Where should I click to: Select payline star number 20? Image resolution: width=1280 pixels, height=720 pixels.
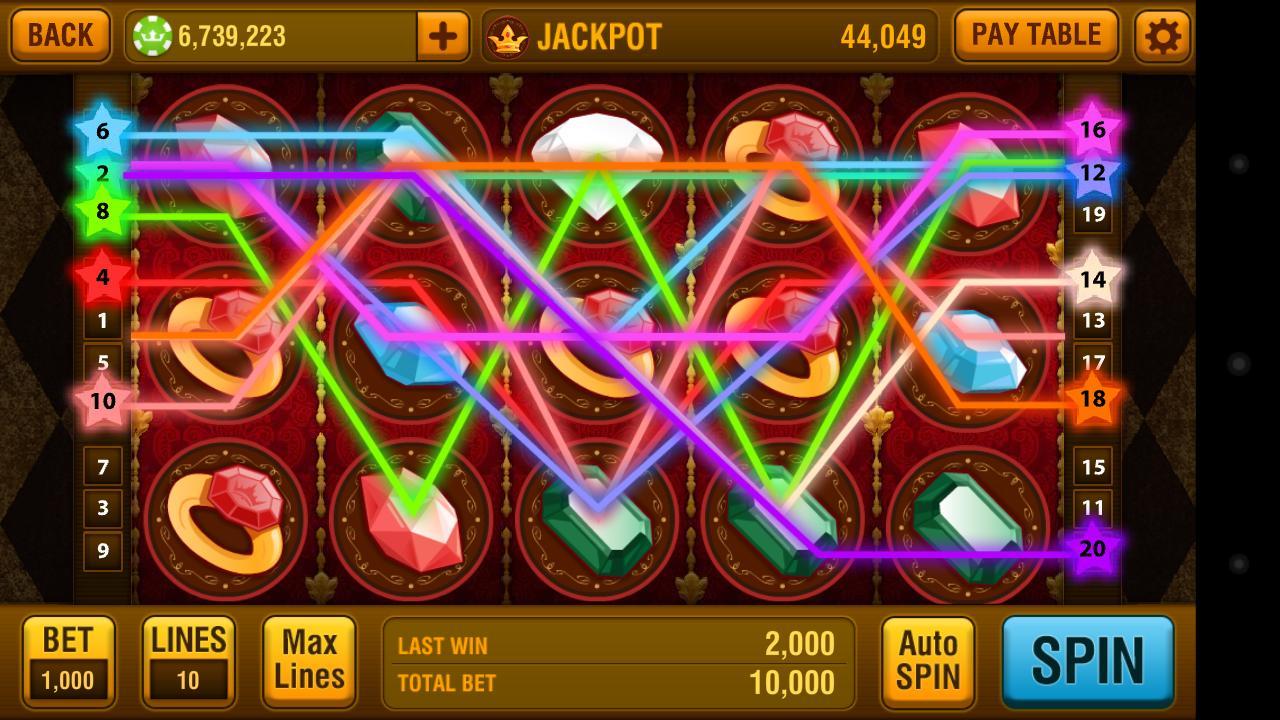click(1093, 549)
